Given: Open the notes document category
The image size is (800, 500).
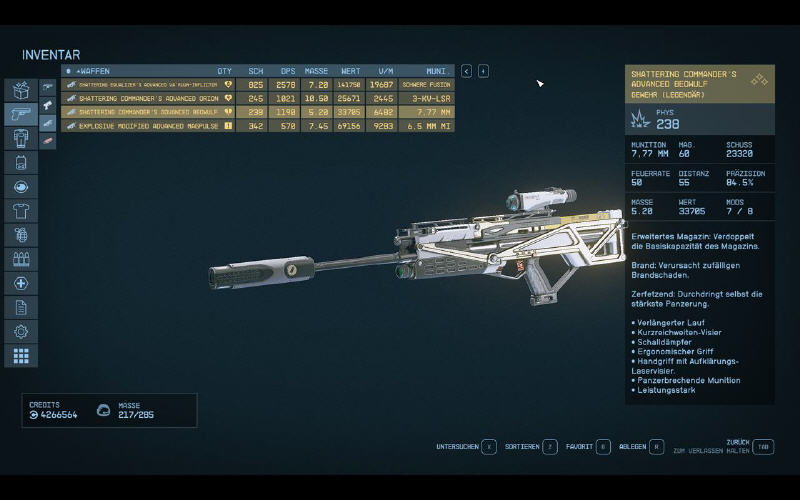Looking at the screenshot, I should coord(21,307).
